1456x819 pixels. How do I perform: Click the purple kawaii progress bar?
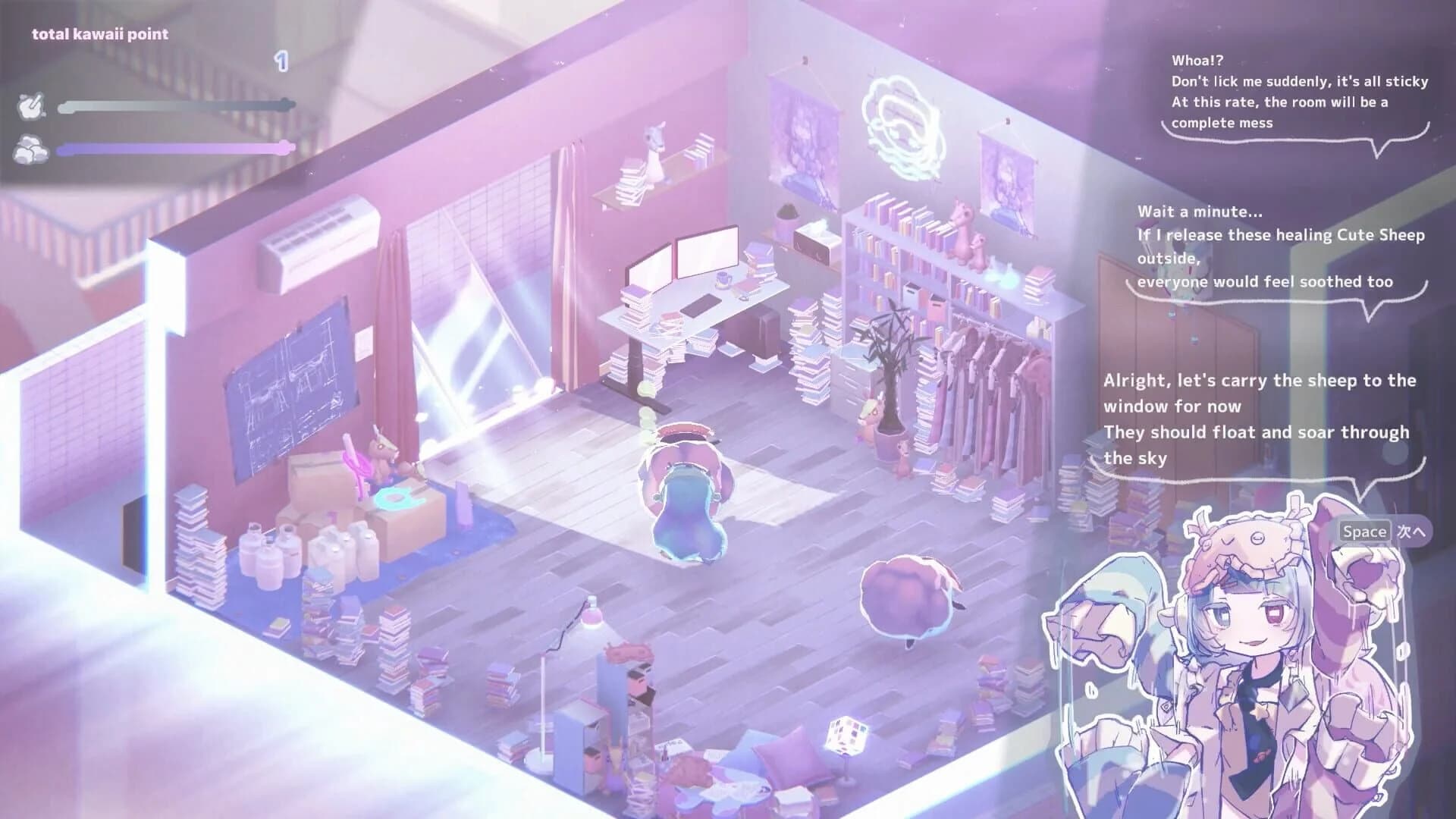point(174,150)
